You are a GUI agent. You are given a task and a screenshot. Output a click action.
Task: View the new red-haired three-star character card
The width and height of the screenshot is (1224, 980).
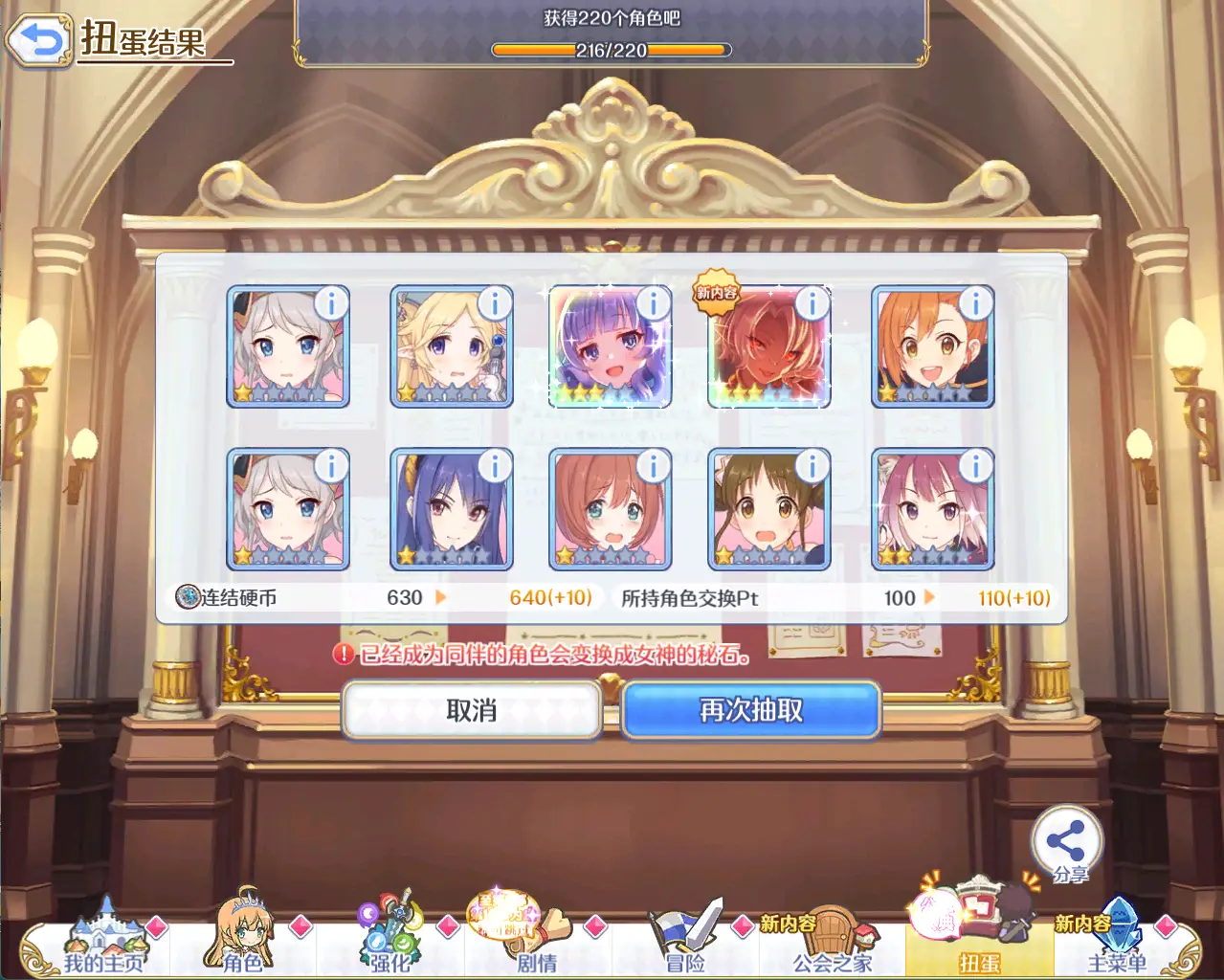pyautogui.click(x=768, y=348)
